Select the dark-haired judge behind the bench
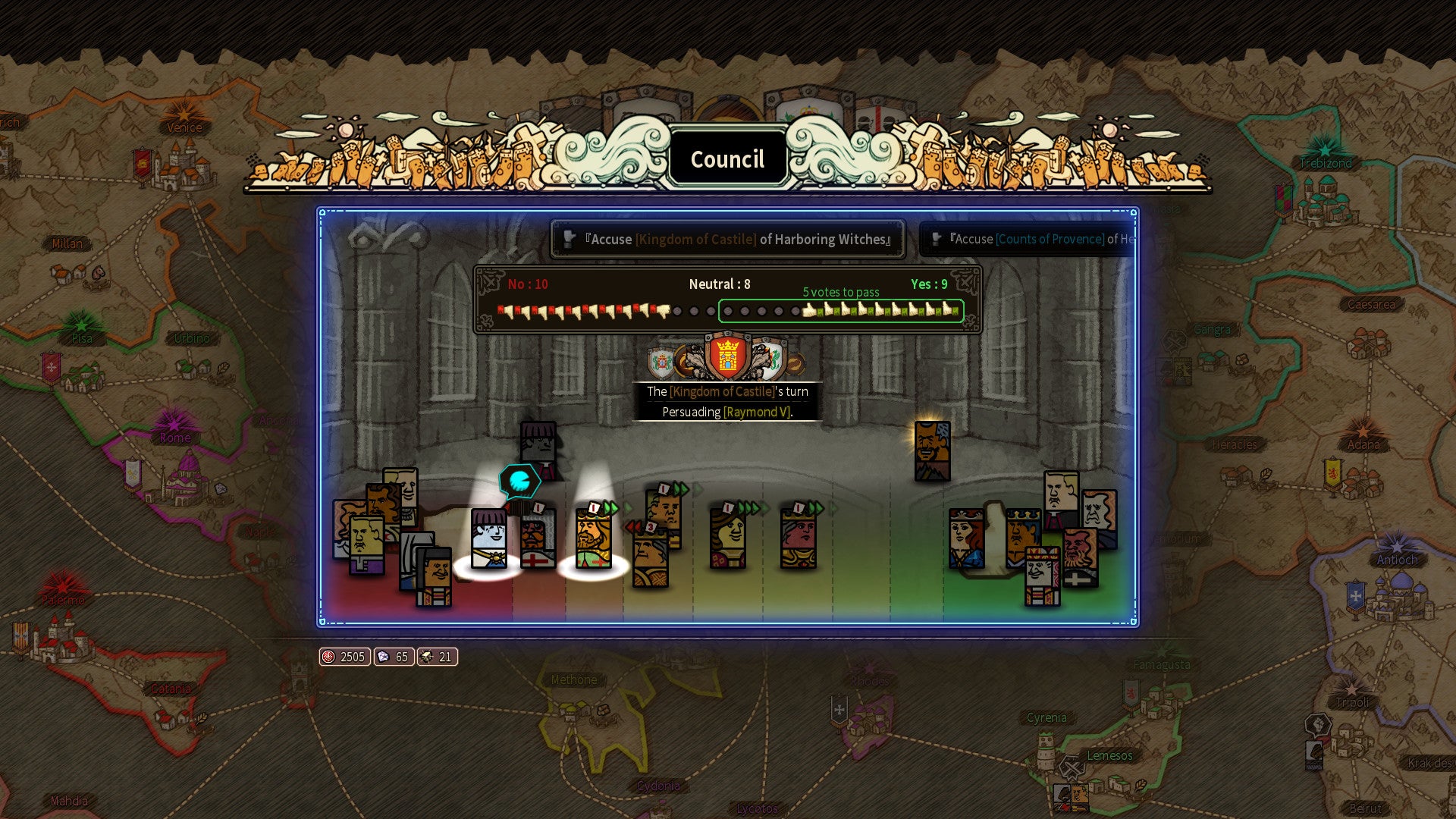 coord(538,447)
